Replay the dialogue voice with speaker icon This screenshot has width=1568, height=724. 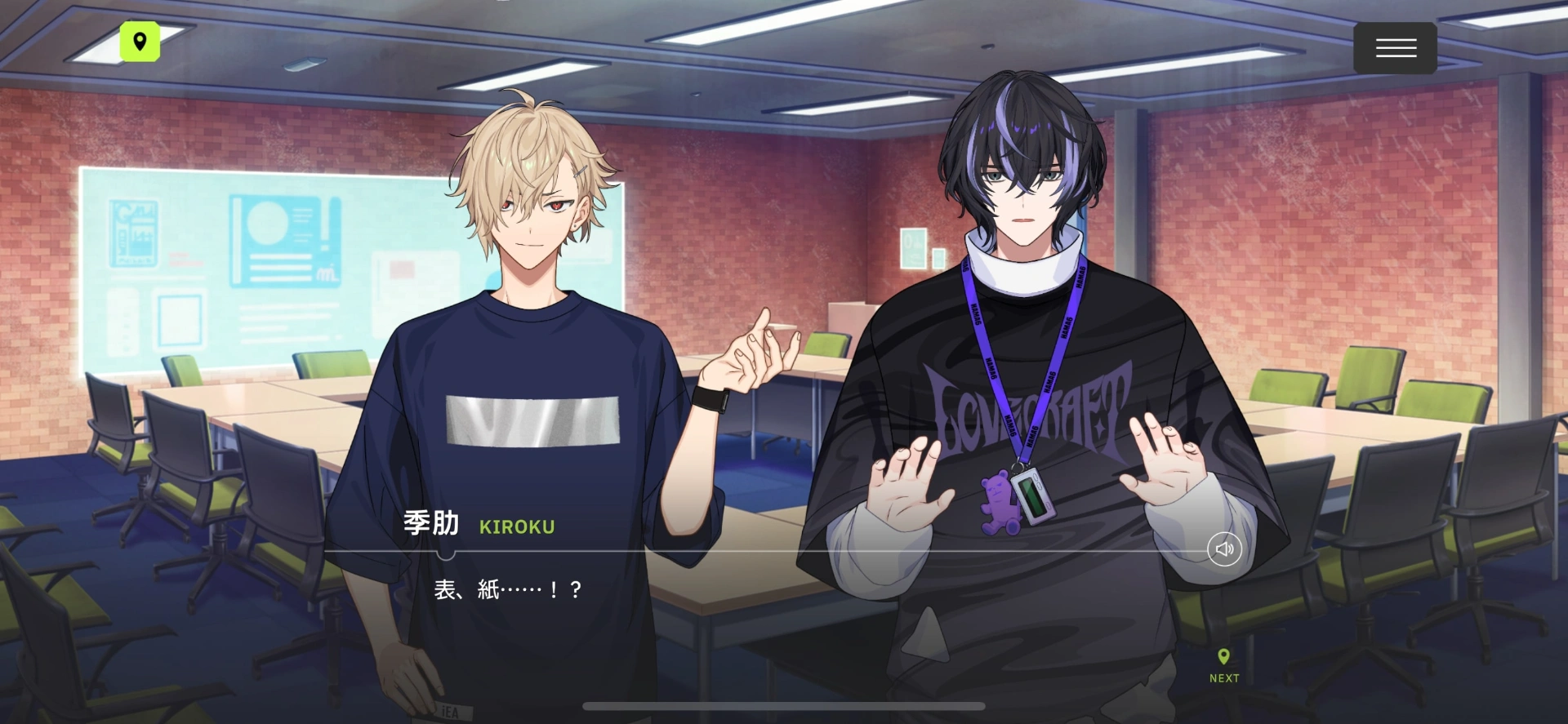point(1224,549)
